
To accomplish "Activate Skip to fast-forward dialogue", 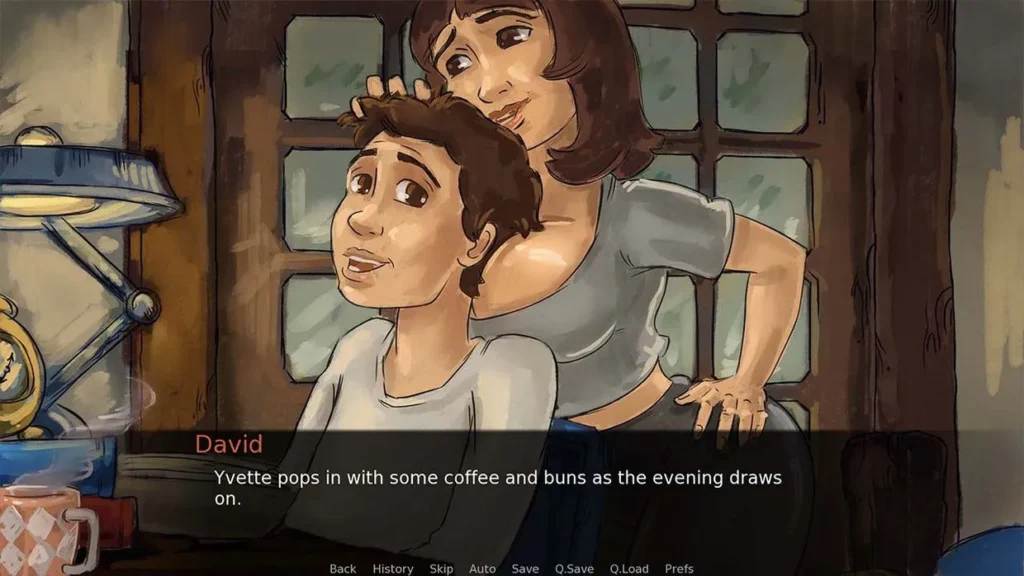I will [x=441, y=568].
